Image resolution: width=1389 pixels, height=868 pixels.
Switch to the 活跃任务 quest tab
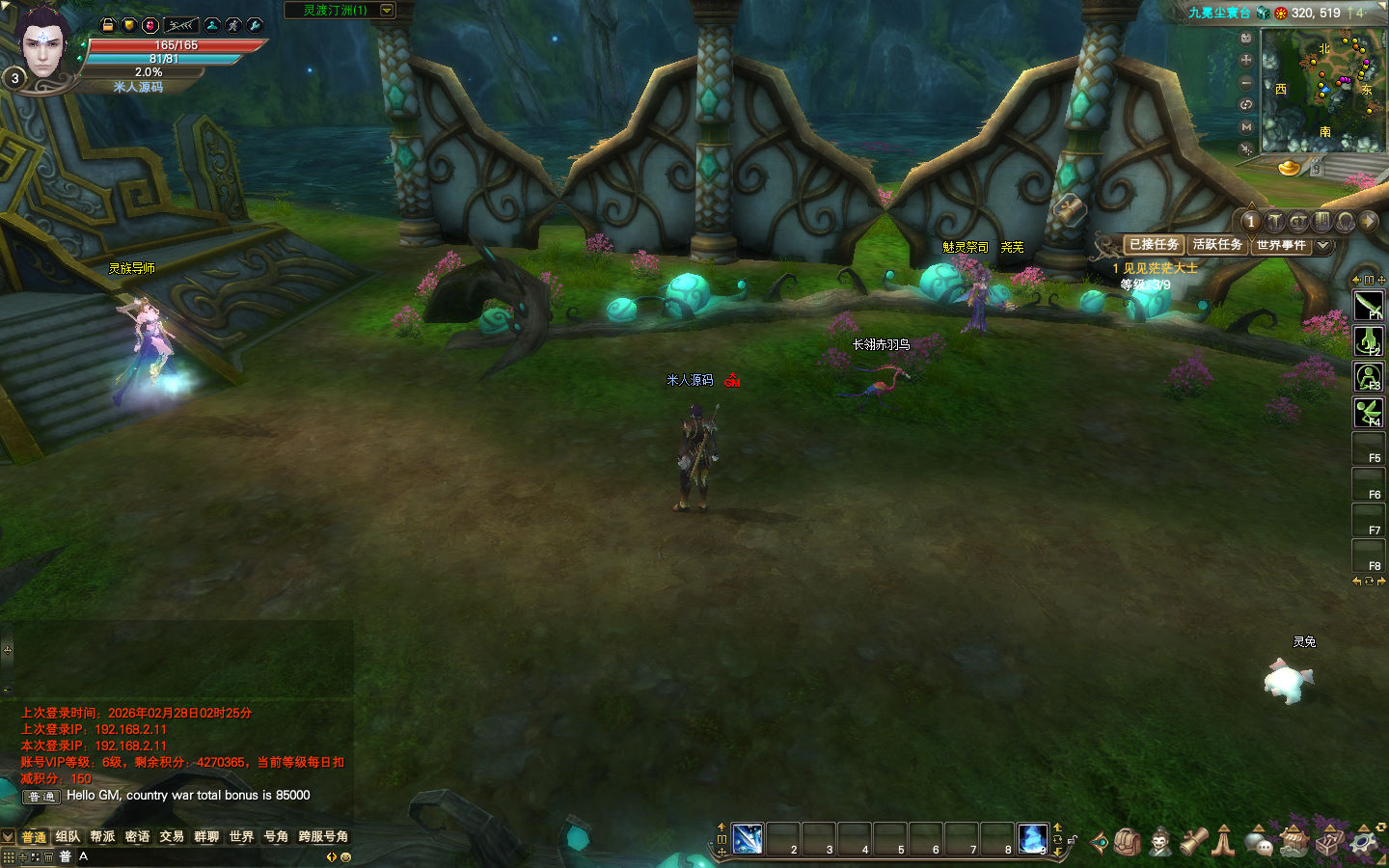pos(1217,245)
